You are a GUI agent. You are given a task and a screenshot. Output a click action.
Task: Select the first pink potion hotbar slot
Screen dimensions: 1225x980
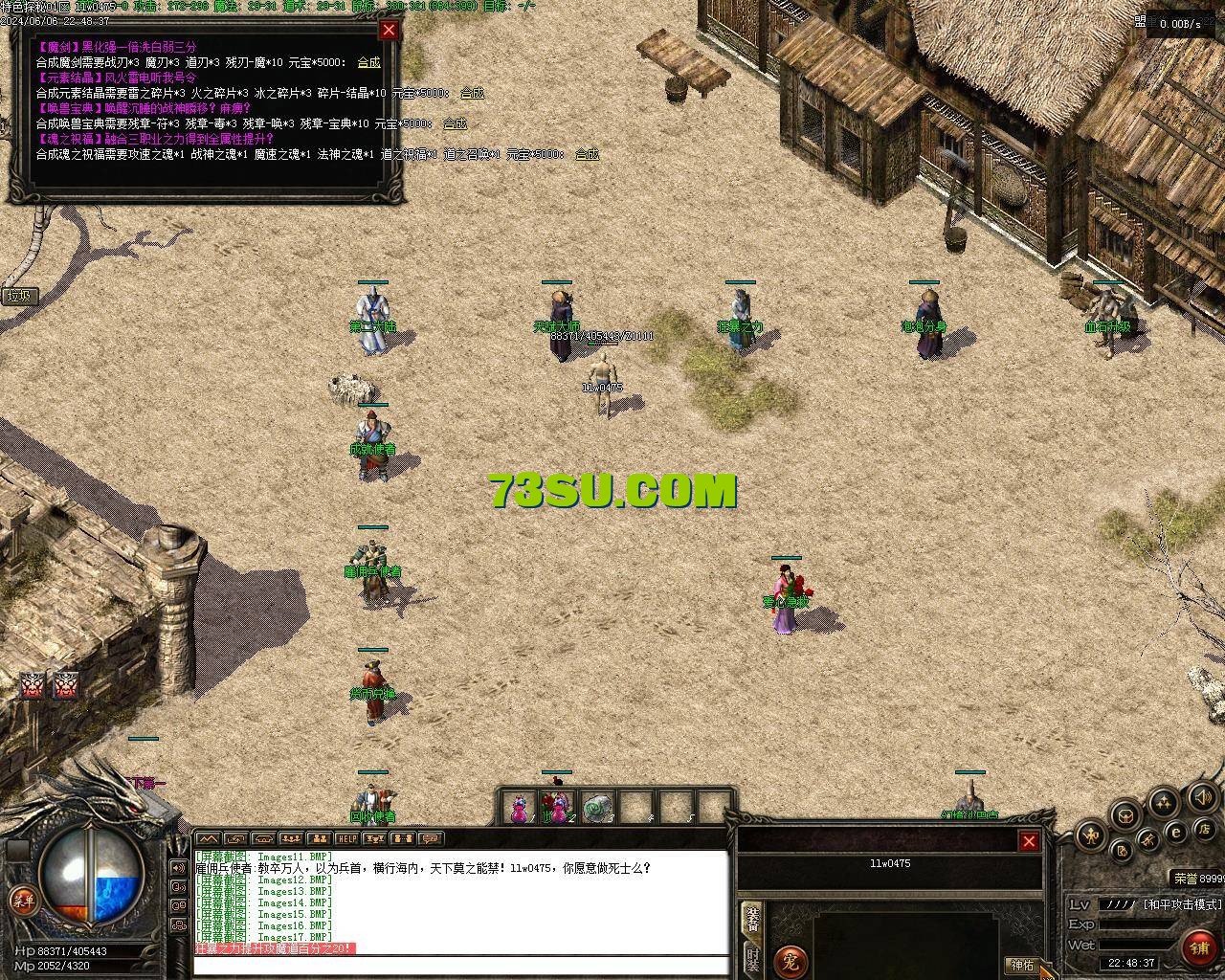[519, 808]
